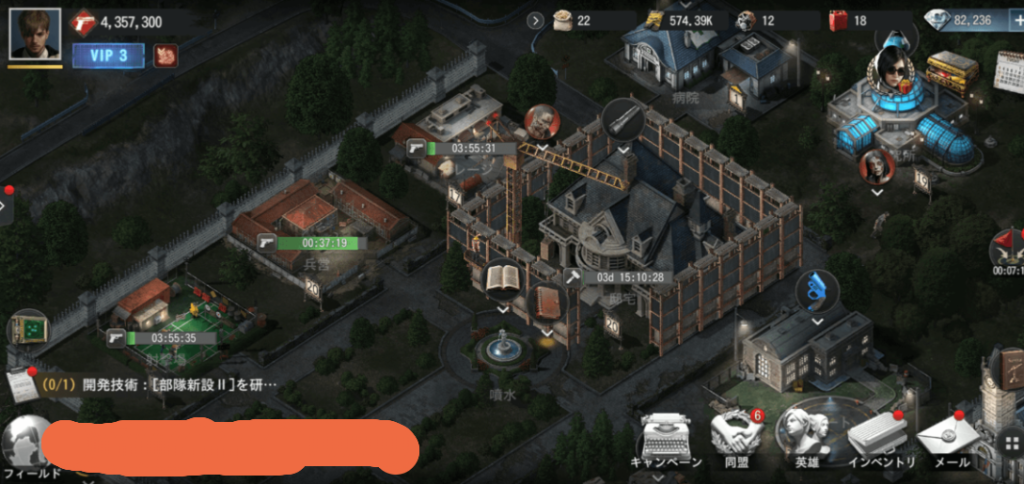Select the 開発技術 quest tracker
Screen dimensions: 1024x484
[150, 384]
